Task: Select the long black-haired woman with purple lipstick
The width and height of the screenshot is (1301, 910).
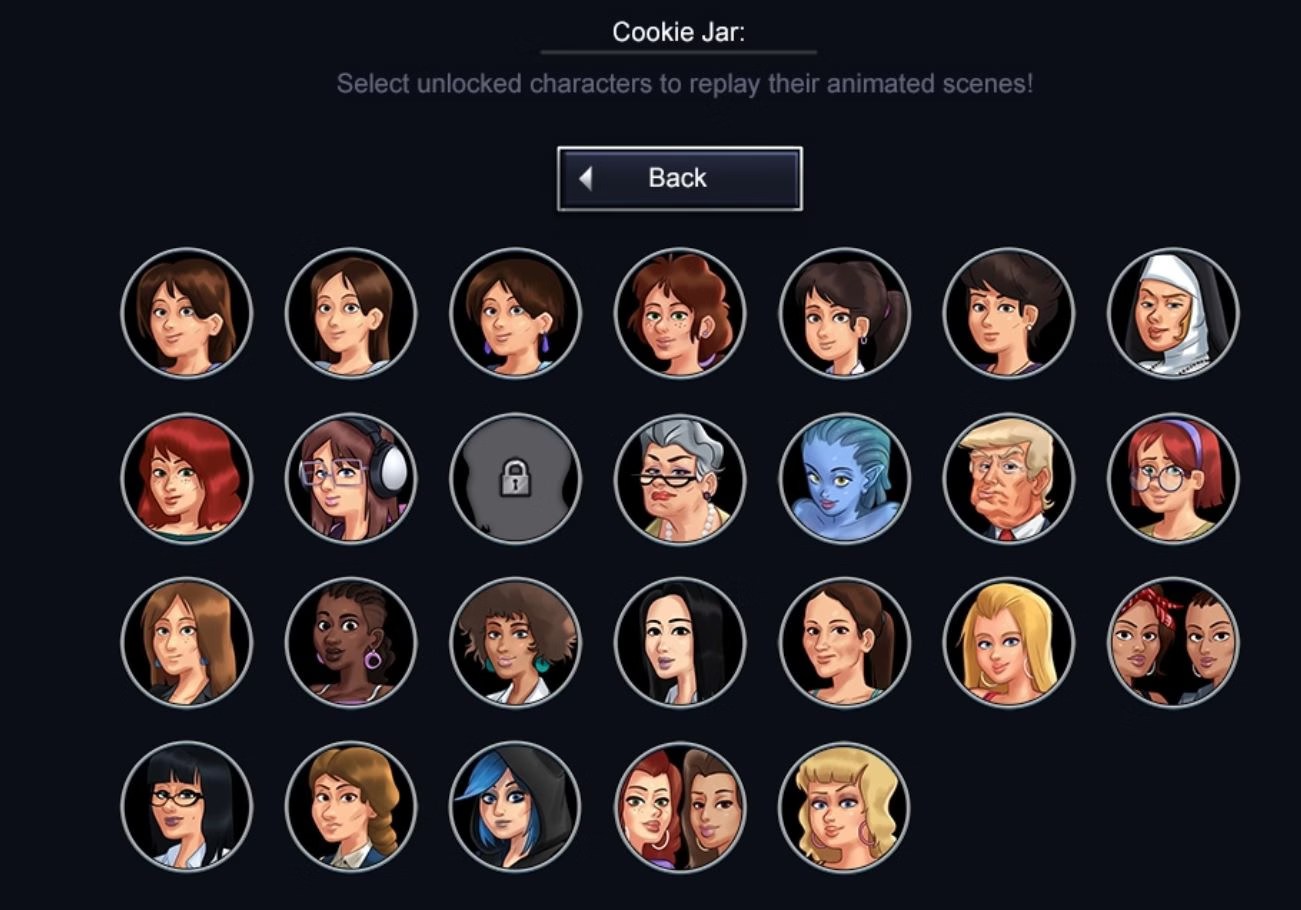Action: pyautogui.click(x=680, y=643)
